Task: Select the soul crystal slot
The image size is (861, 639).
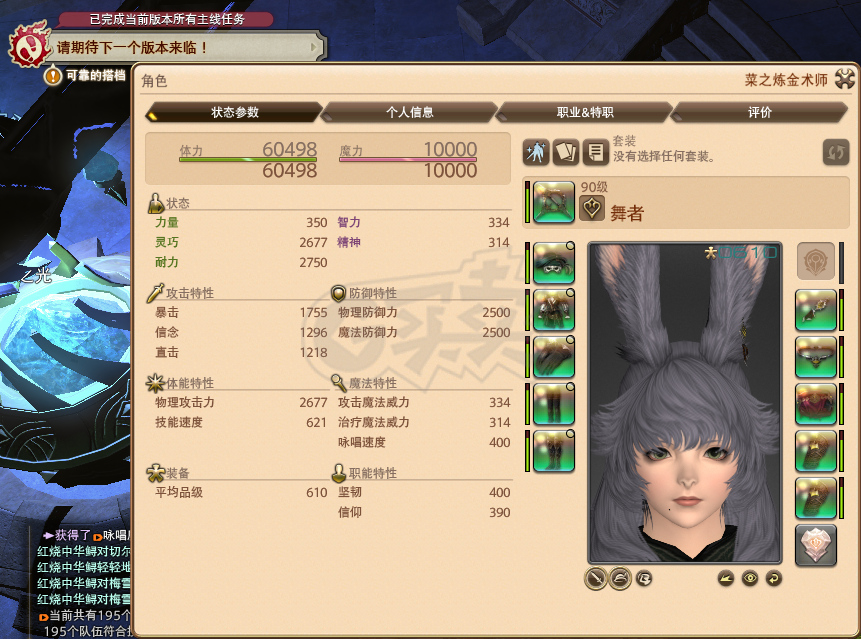Action: tap(815, 545)
